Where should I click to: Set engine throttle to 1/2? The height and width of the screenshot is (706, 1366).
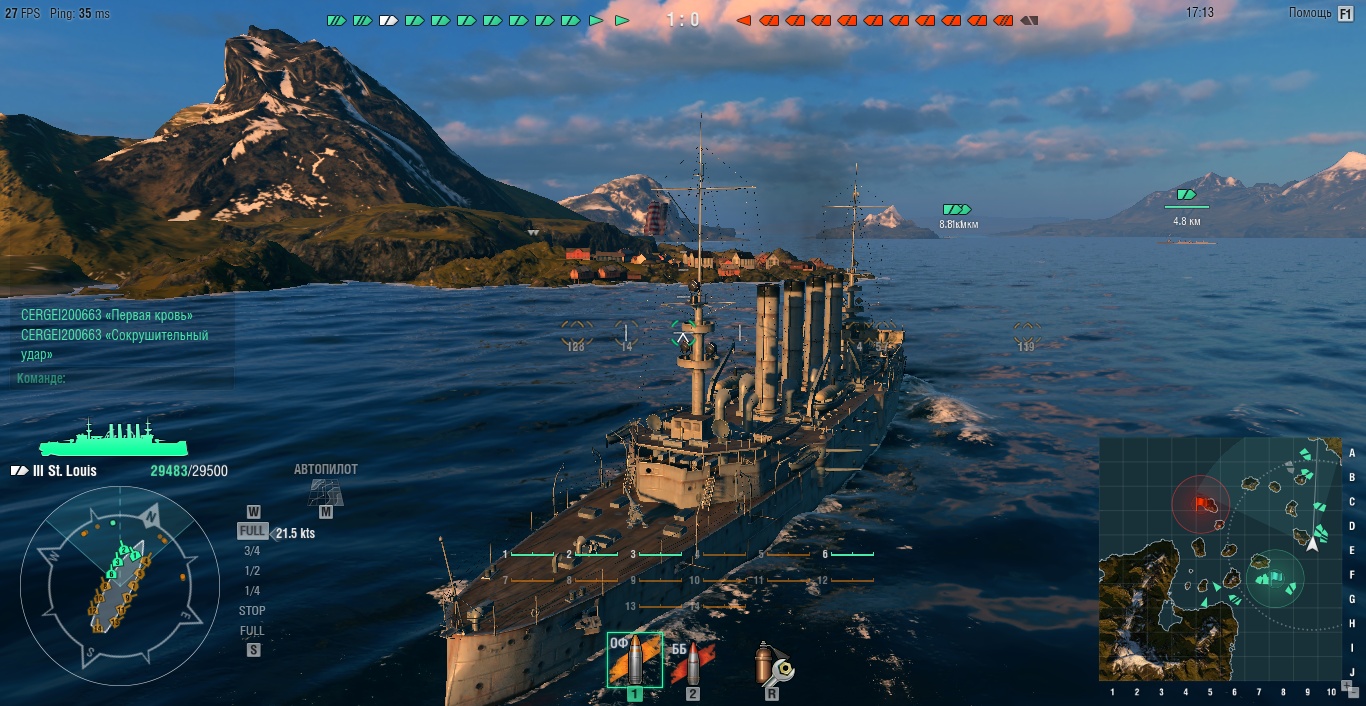252,571
